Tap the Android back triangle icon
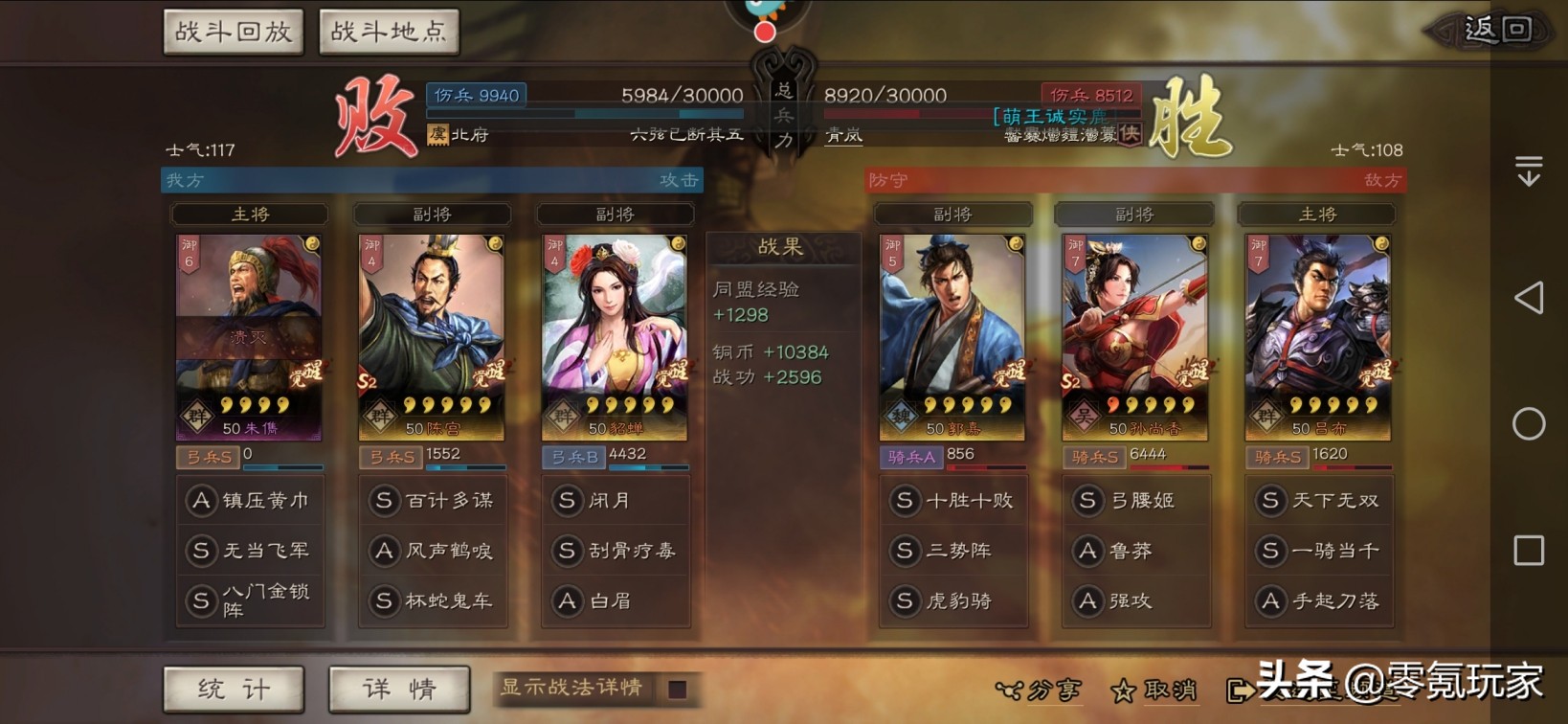This screenshot has height=724, width=1568. click(1530, 298)
